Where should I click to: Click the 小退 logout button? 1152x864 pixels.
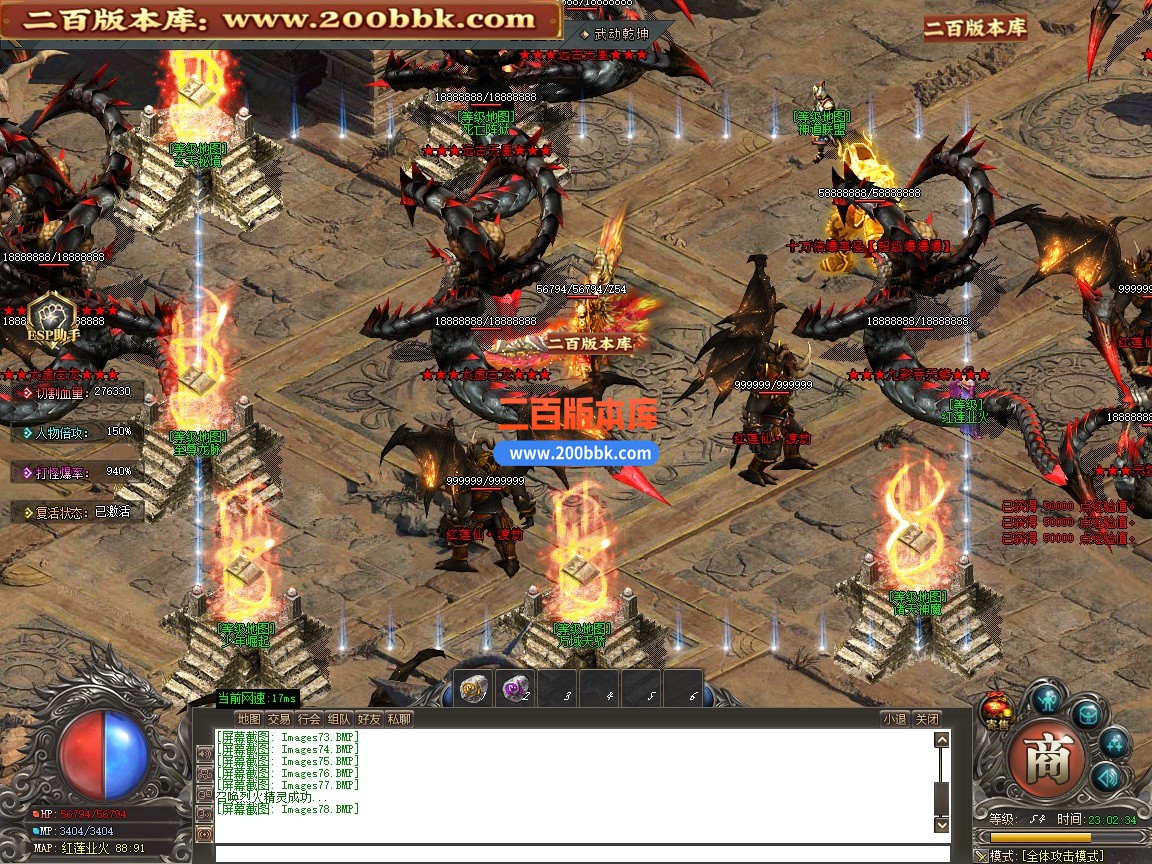click(894, 718)
